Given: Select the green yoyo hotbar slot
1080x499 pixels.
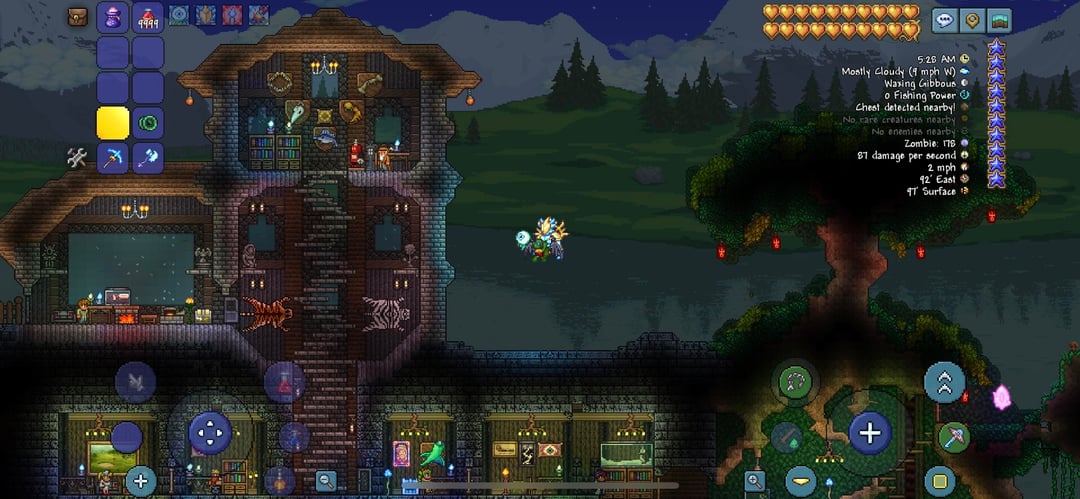Looking at the screenshot, I should tap(148, 123).
